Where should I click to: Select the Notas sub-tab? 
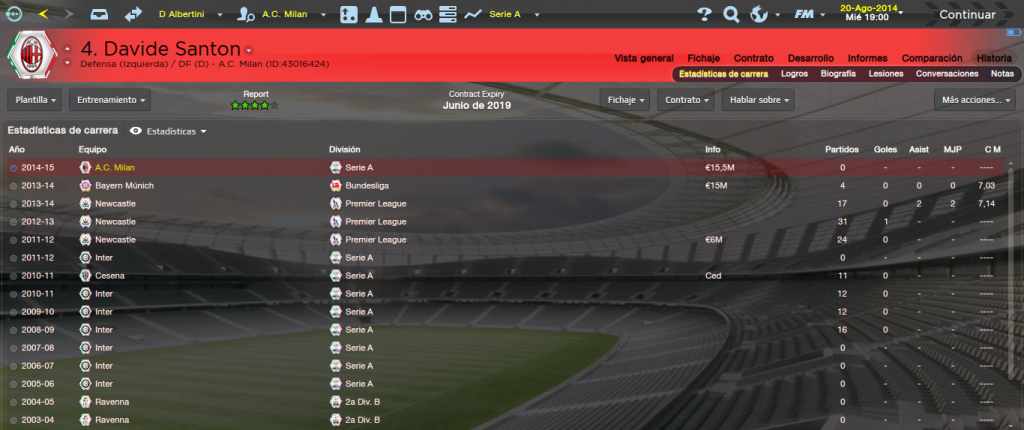coord(1002,74)
